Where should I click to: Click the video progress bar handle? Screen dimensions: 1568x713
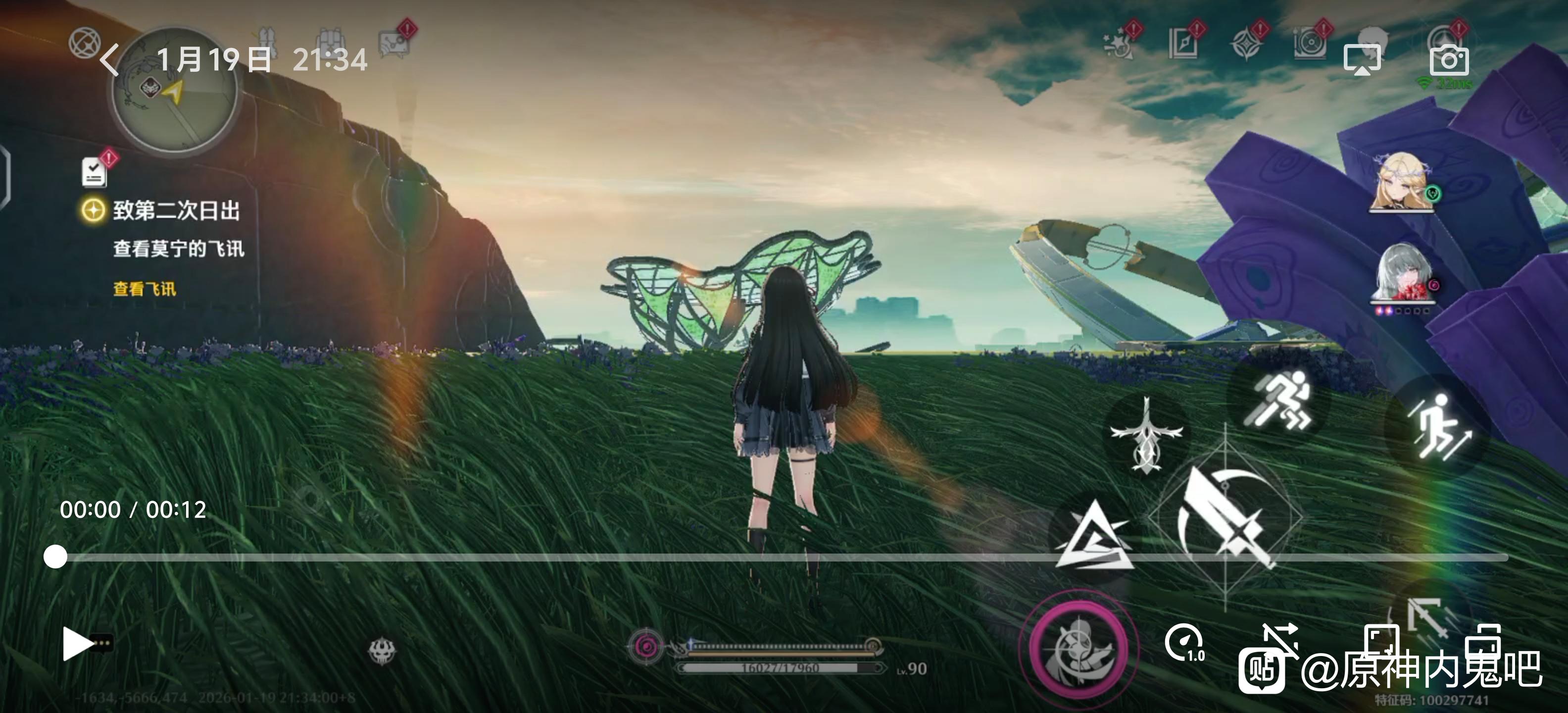pyautogui.click(x=55, y=557)
